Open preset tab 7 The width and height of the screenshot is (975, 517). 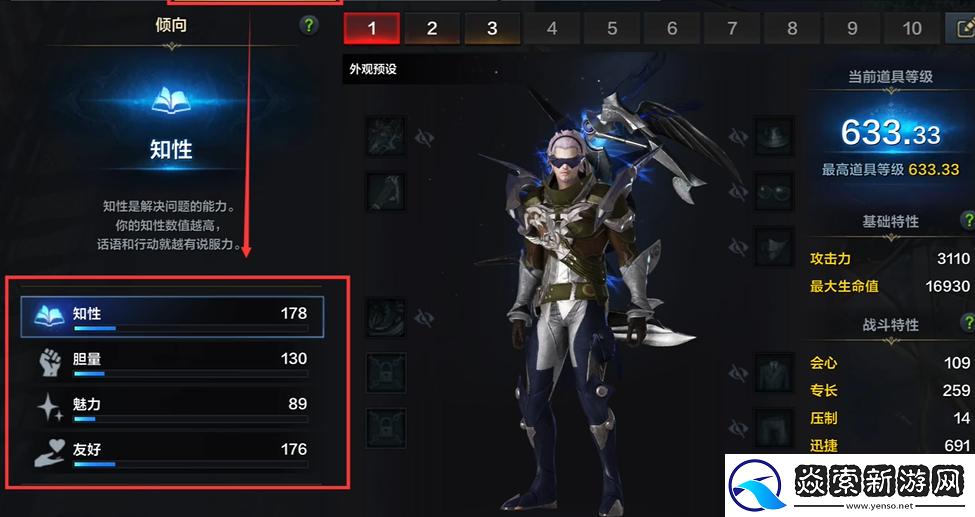point(732,29)
